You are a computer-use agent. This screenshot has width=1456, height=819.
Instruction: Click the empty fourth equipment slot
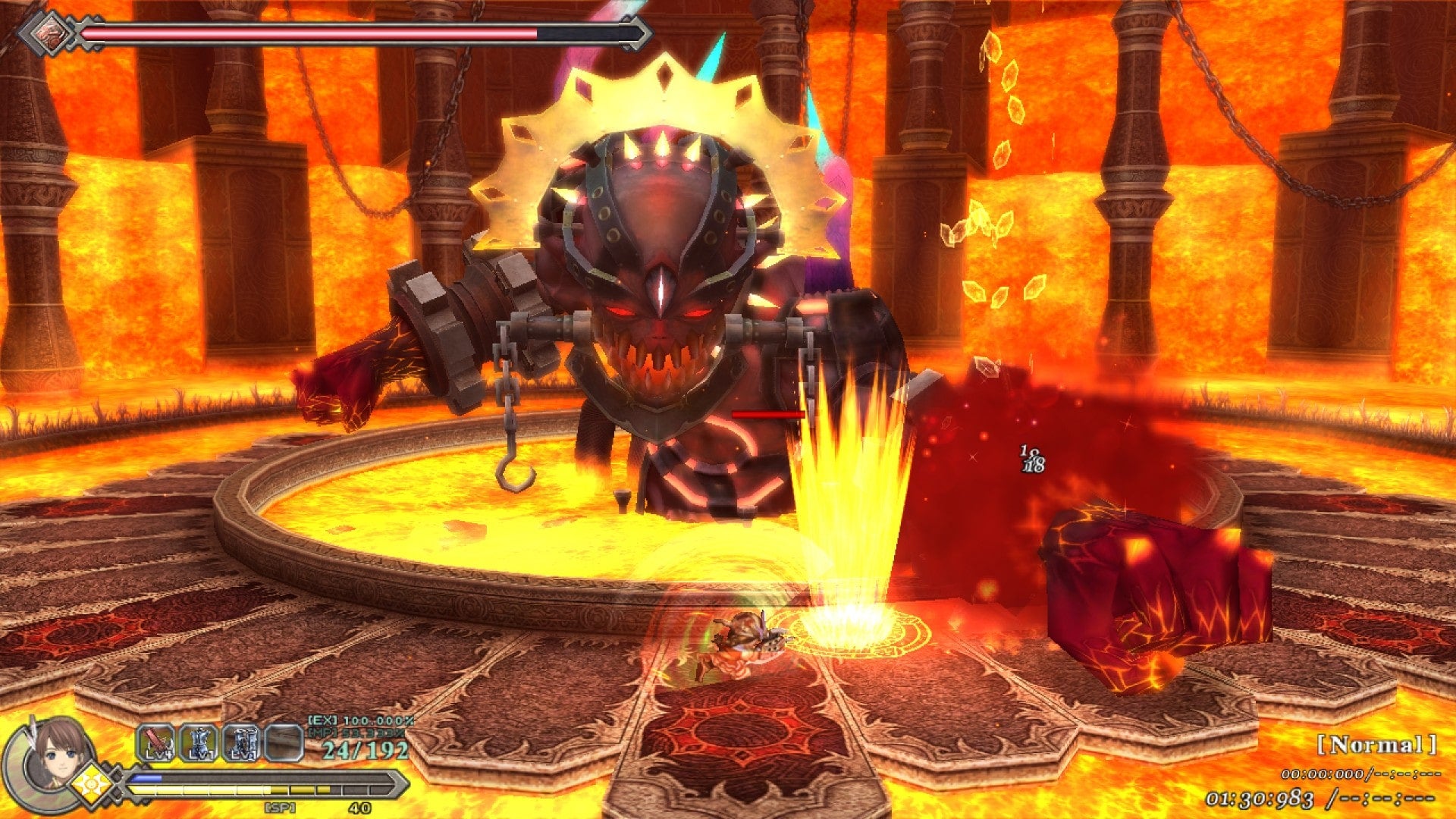pos(283,742)
